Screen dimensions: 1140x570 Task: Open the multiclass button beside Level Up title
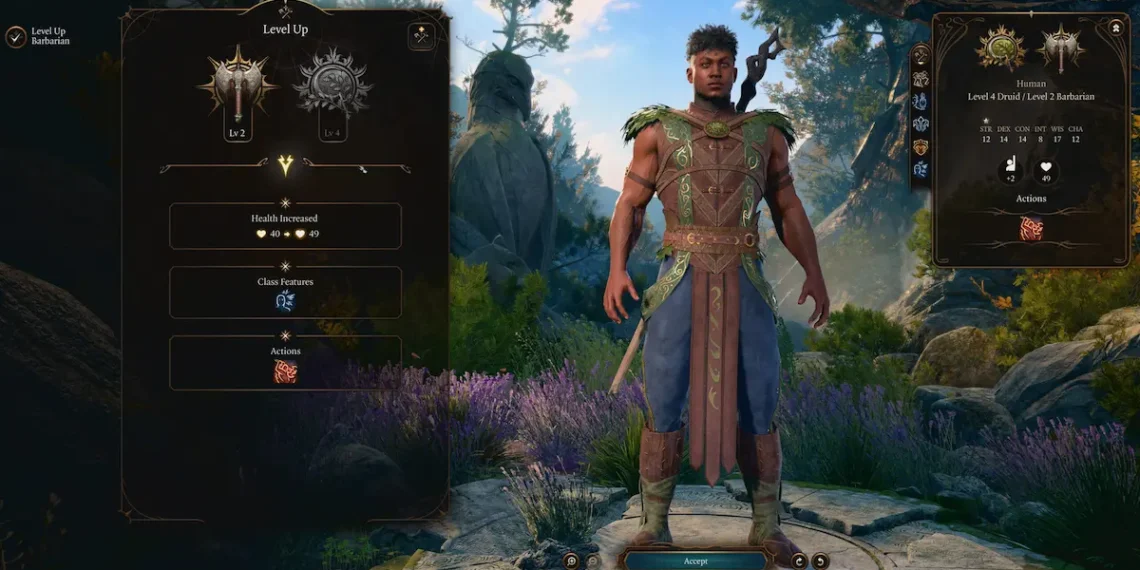tap(421, 36)
